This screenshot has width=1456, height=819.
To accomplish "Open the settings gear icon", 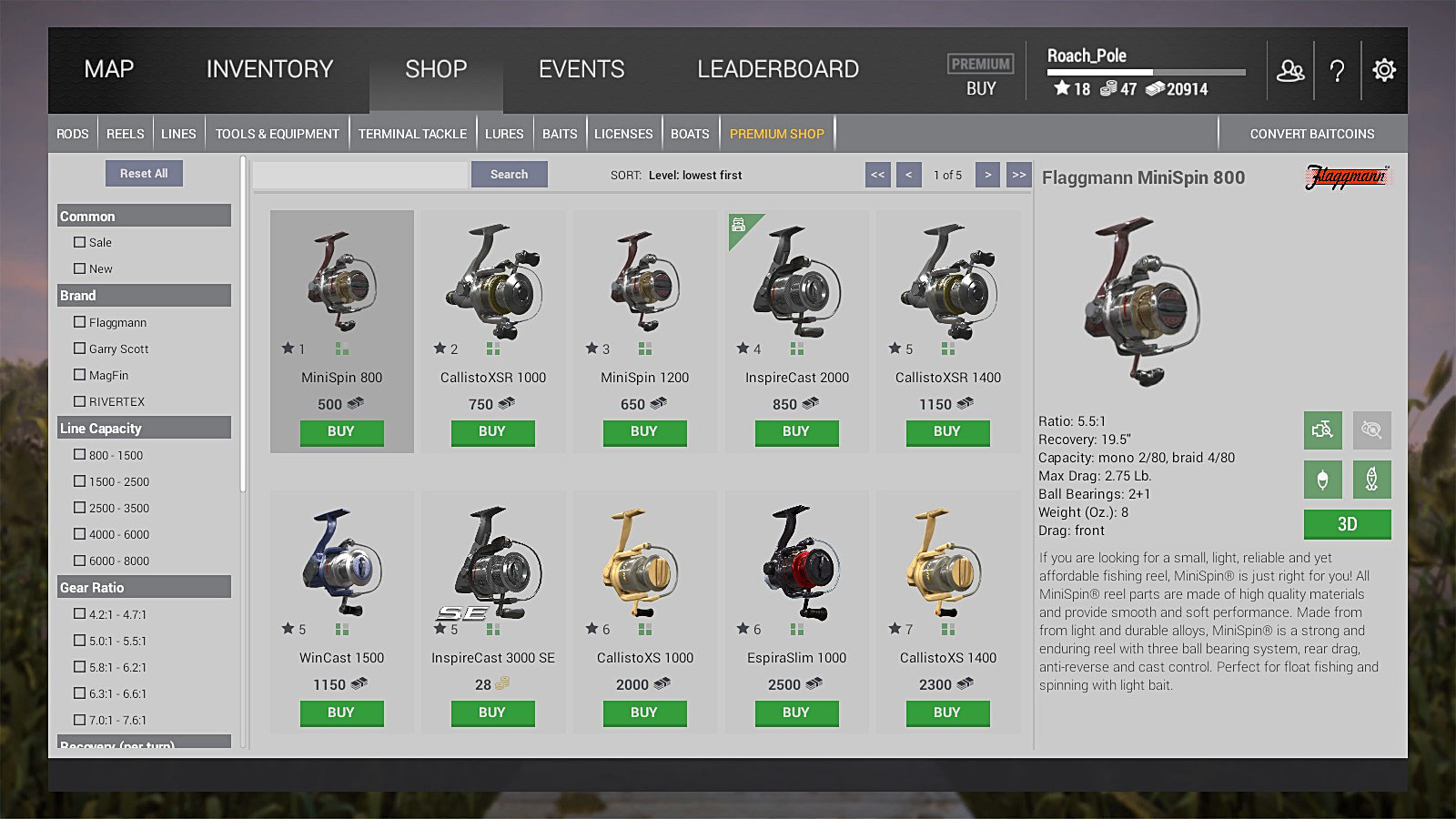I will pos(1384,70).
